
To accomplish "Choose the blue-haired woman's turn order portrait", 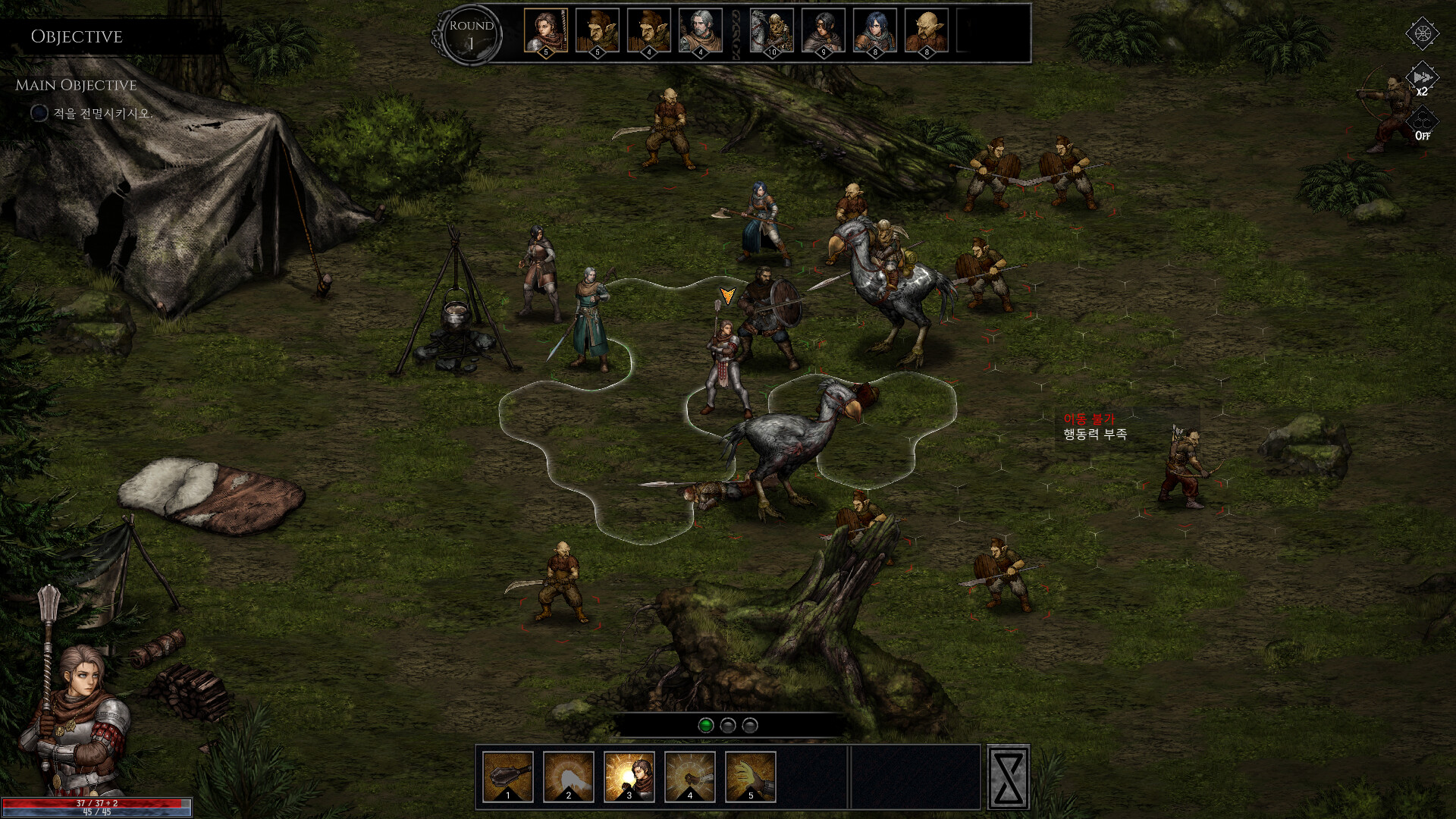I will coord(875,31).
